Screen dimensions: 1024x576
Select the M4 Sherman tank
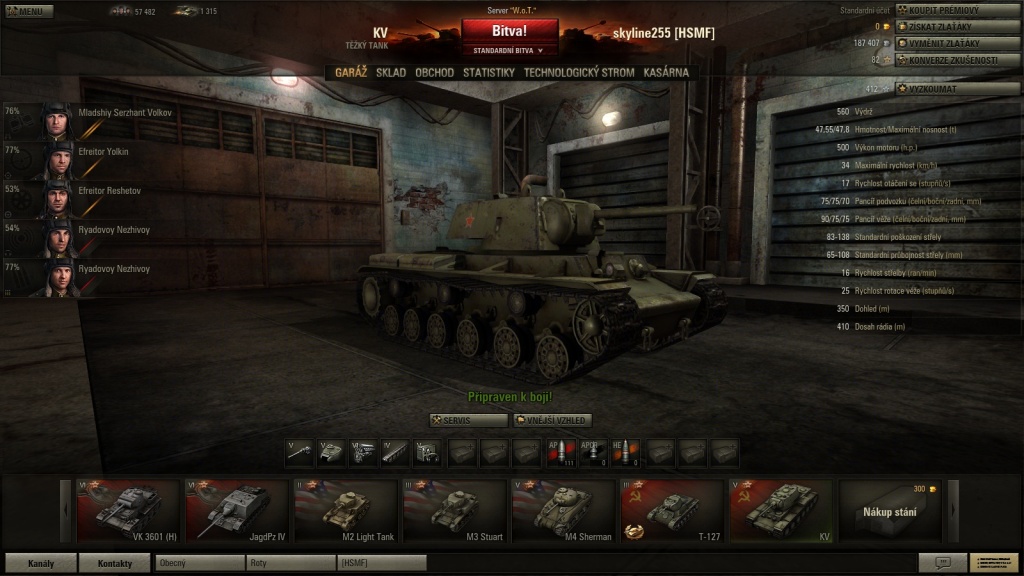click(564, 511)
